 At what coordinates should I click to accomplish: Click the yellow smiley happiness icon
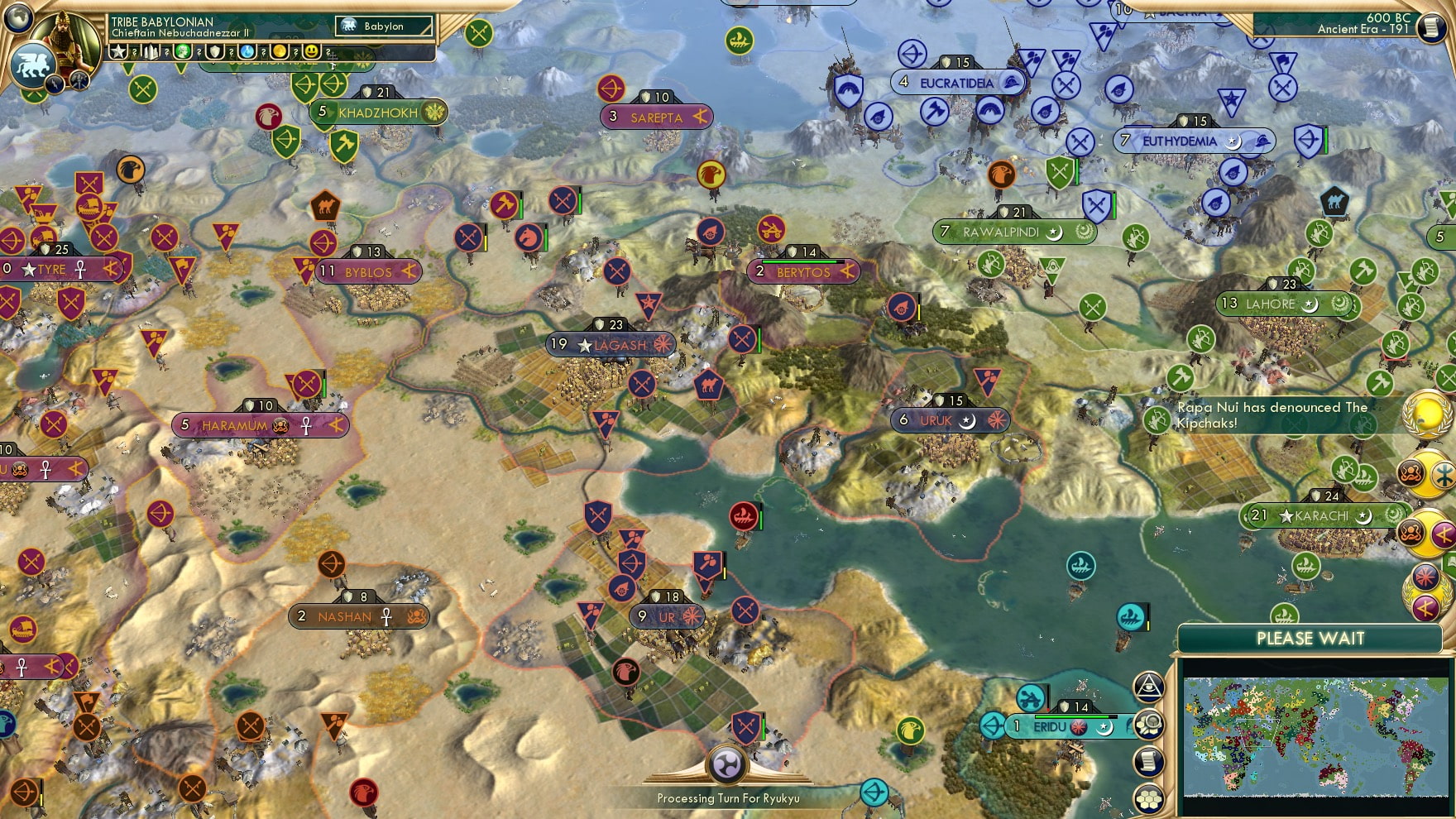click(x=312, y=52)
